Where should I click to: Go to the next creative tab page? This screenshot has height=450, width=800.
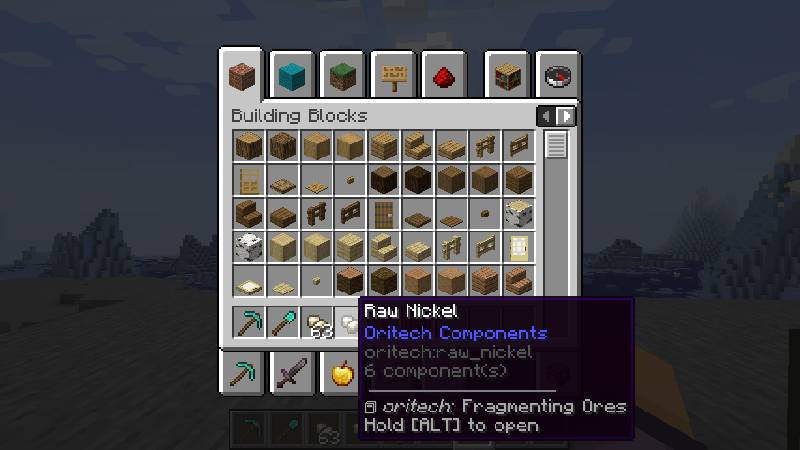click(567, 117)
